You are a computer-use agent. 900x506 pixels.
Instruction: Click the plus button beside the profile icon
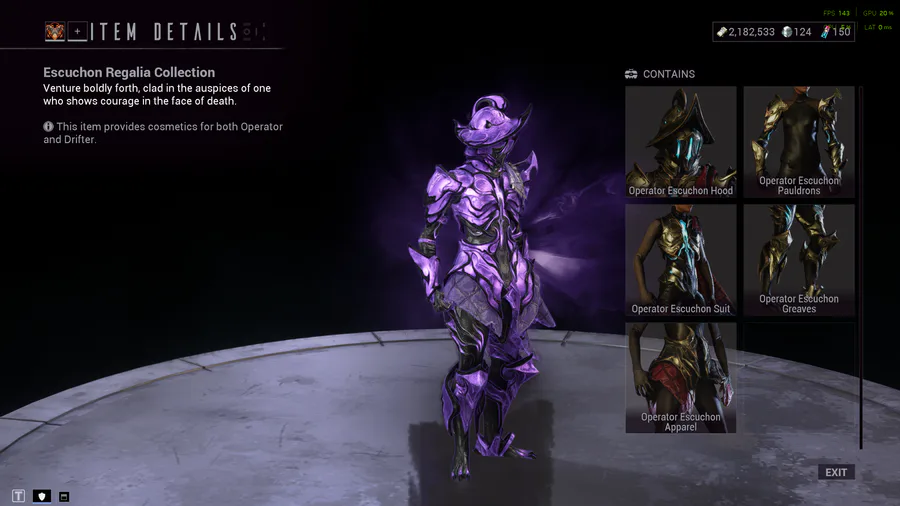77,32
